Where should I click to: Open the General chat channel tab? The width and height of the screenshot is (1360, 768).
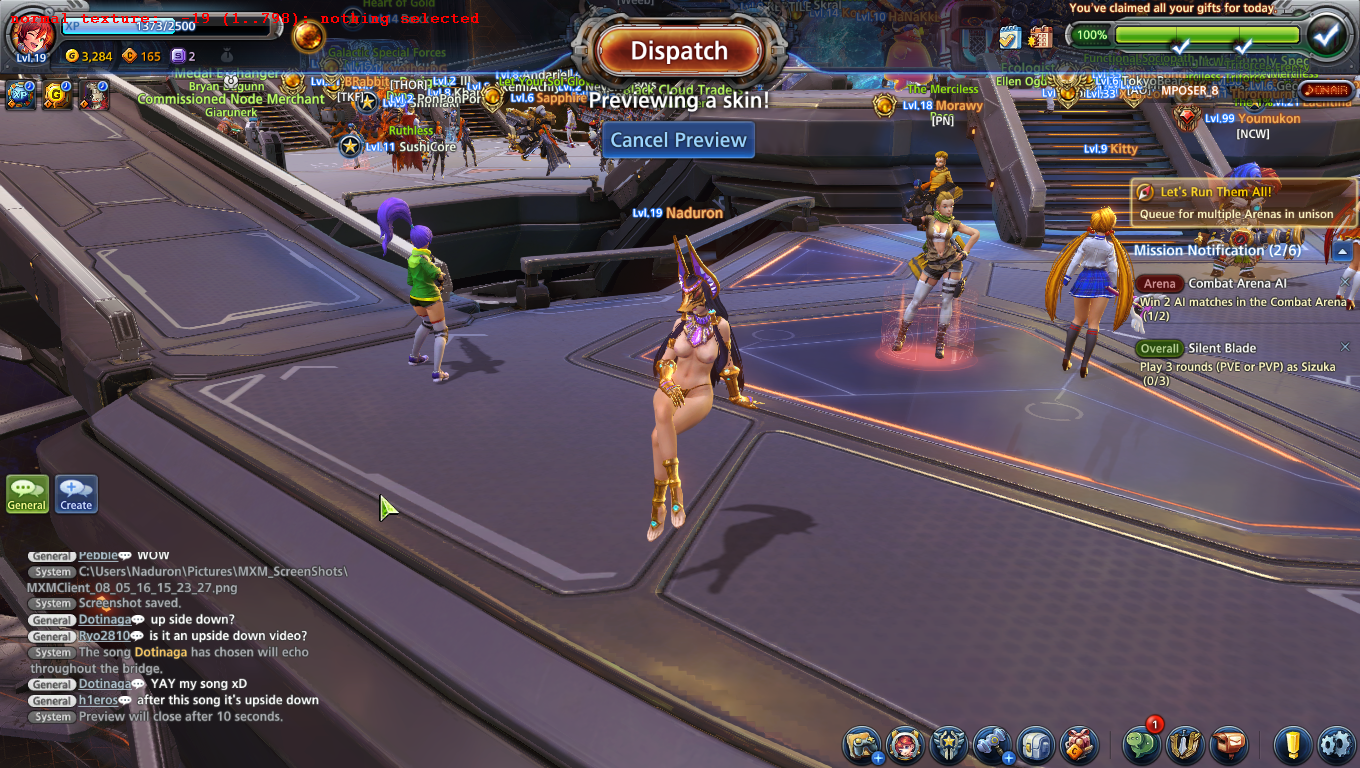pyautogui.click(x=27, y=494)
